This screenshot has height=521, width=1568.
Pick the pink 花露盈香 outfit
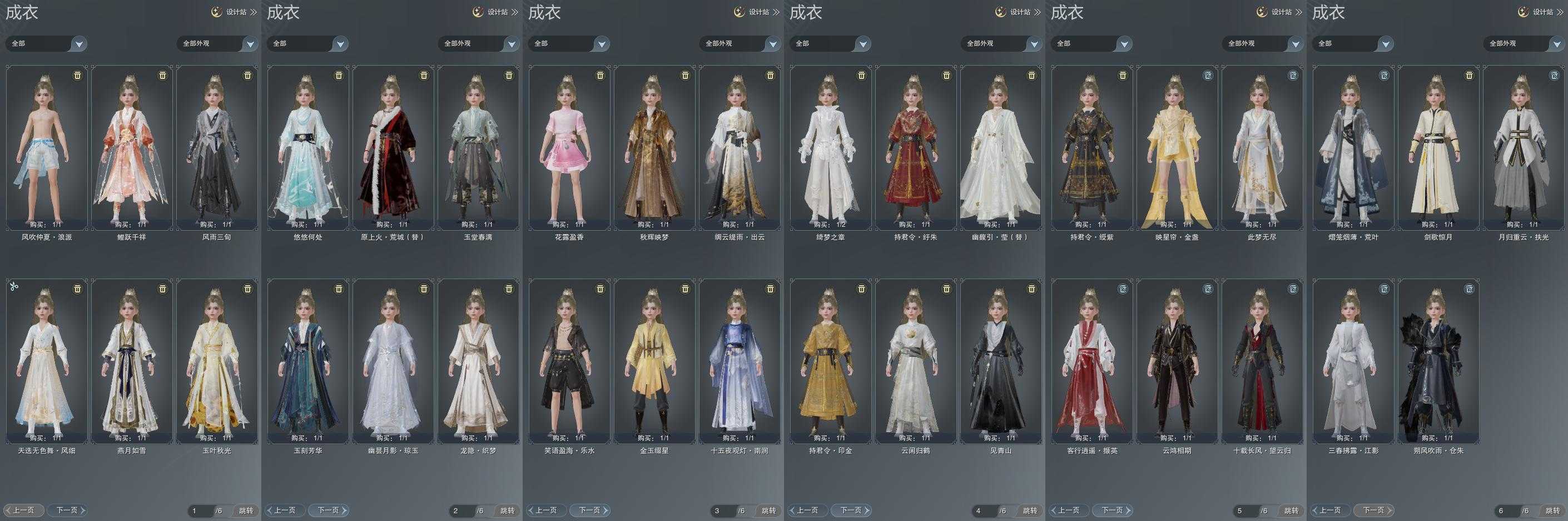tap(569, 148)
